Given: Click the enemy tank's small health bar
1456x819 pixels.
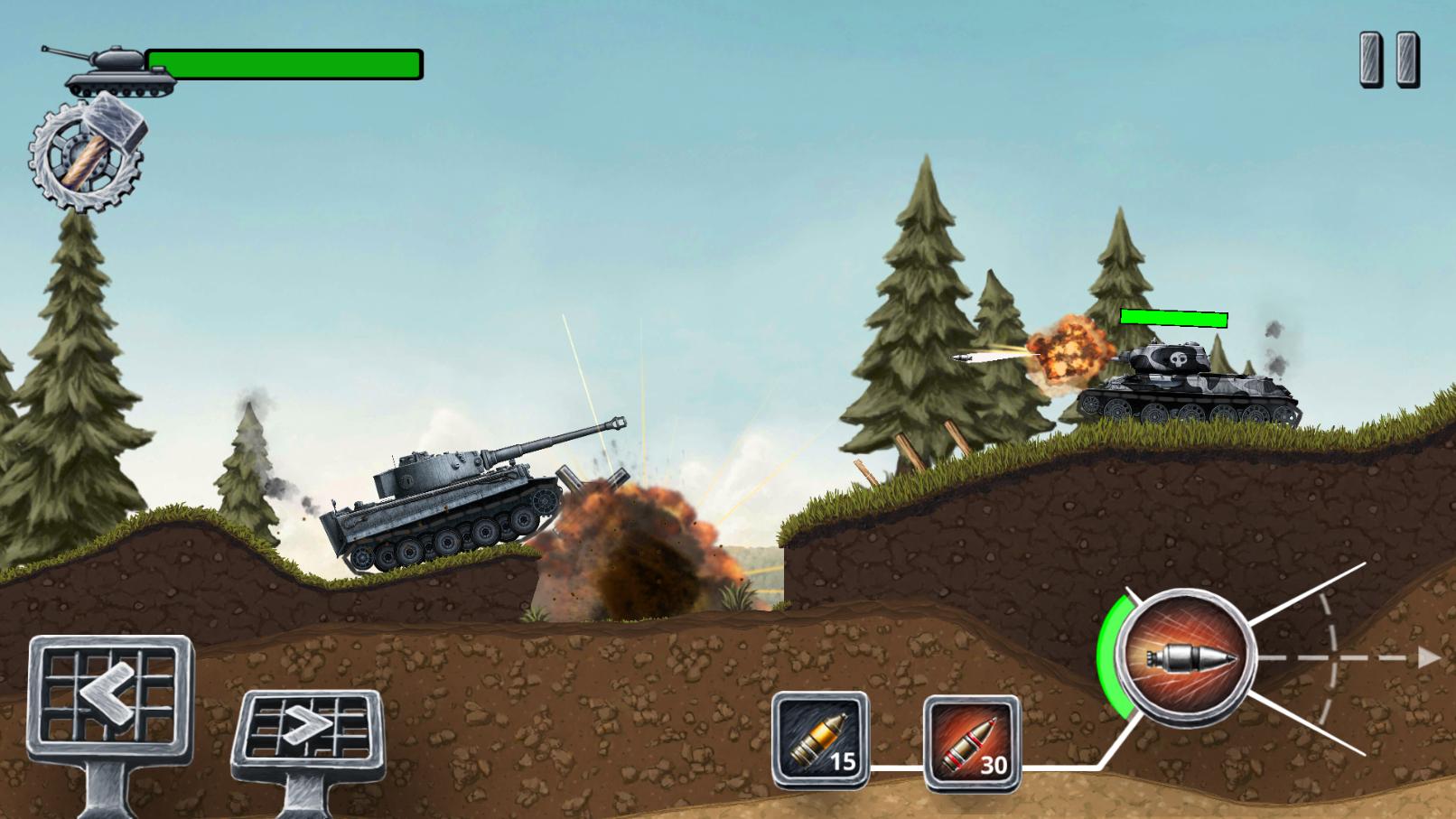Looking at the screenshot, I should 1173,318.
